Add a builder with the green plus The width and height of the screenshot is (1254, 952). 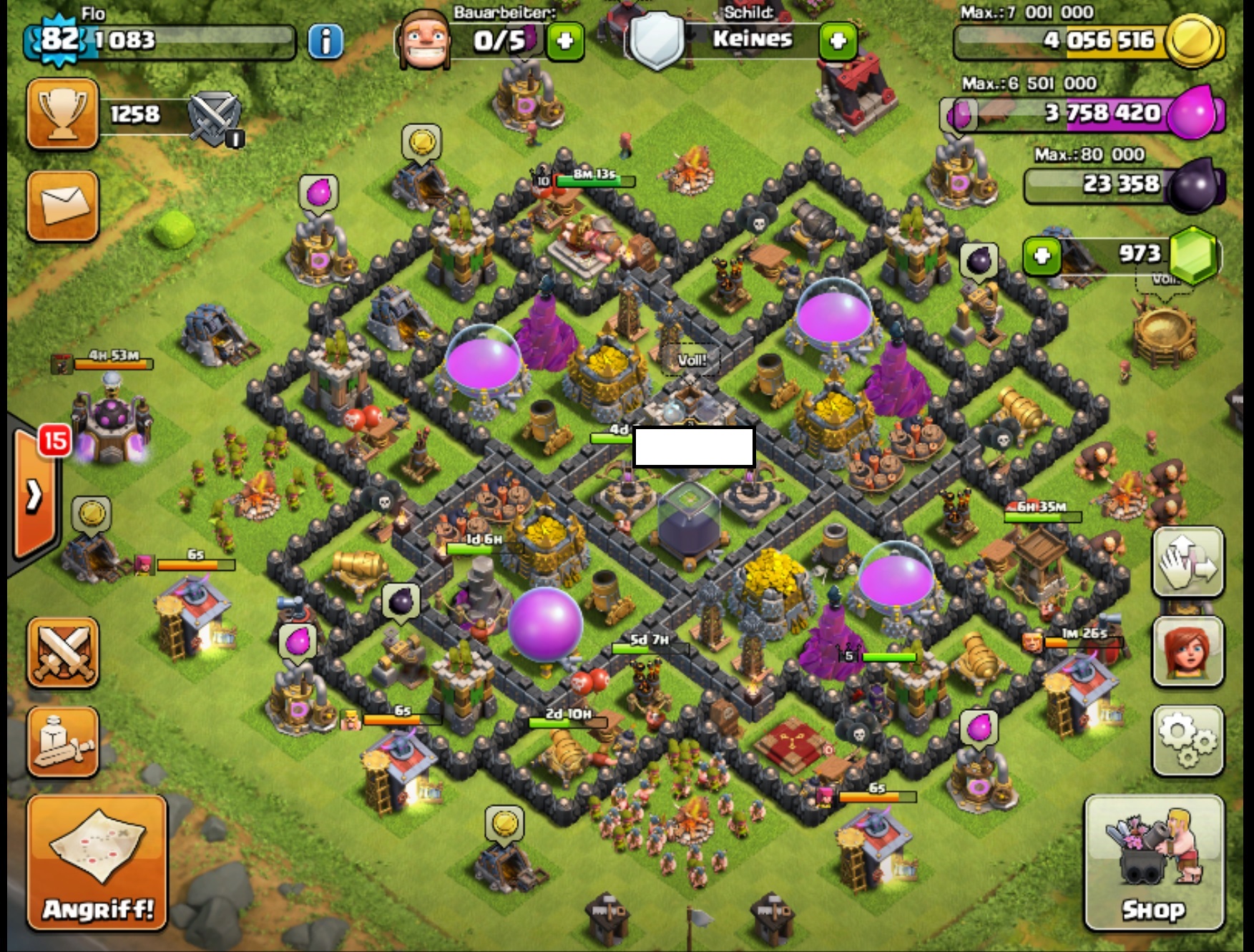point(565,41)
